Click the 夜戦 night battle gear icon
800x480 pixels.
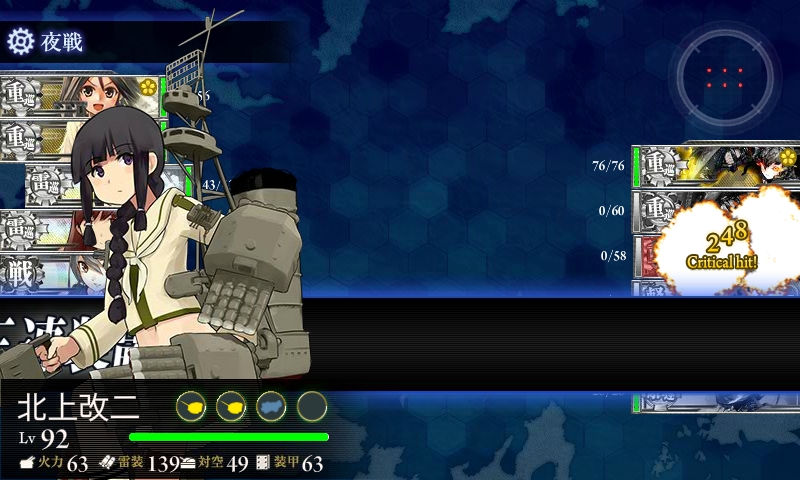tap(20, 41)
